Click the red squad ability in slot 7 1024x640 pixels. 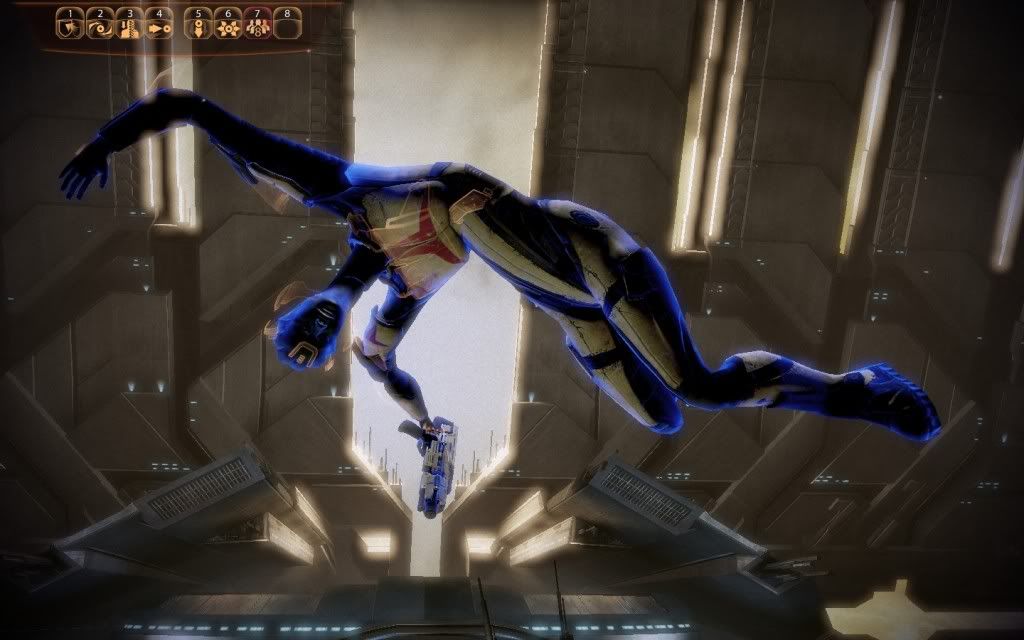(258, 24)
